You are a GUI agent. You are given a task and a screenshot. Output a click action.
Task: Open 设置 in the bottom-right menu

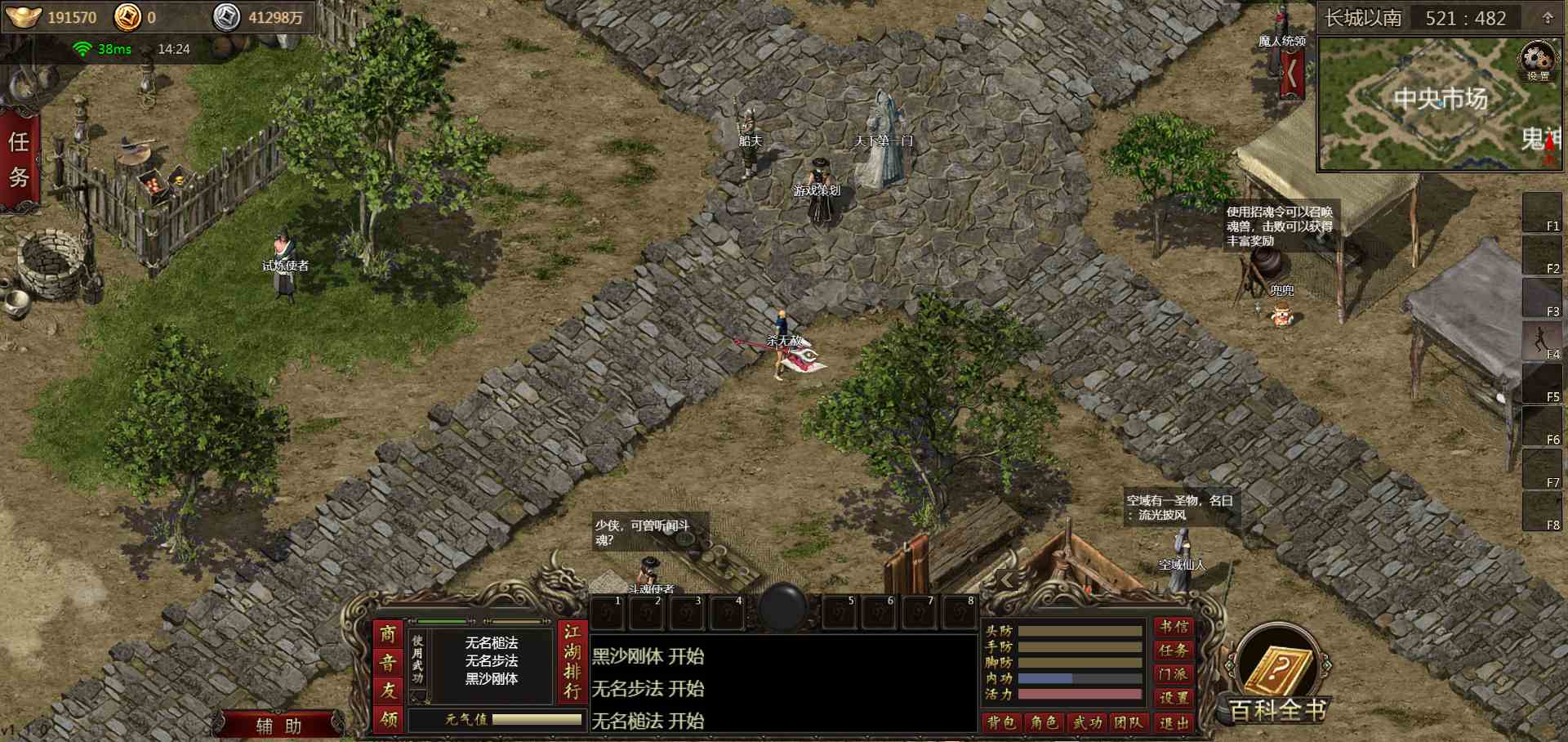tap(1174, 698)
